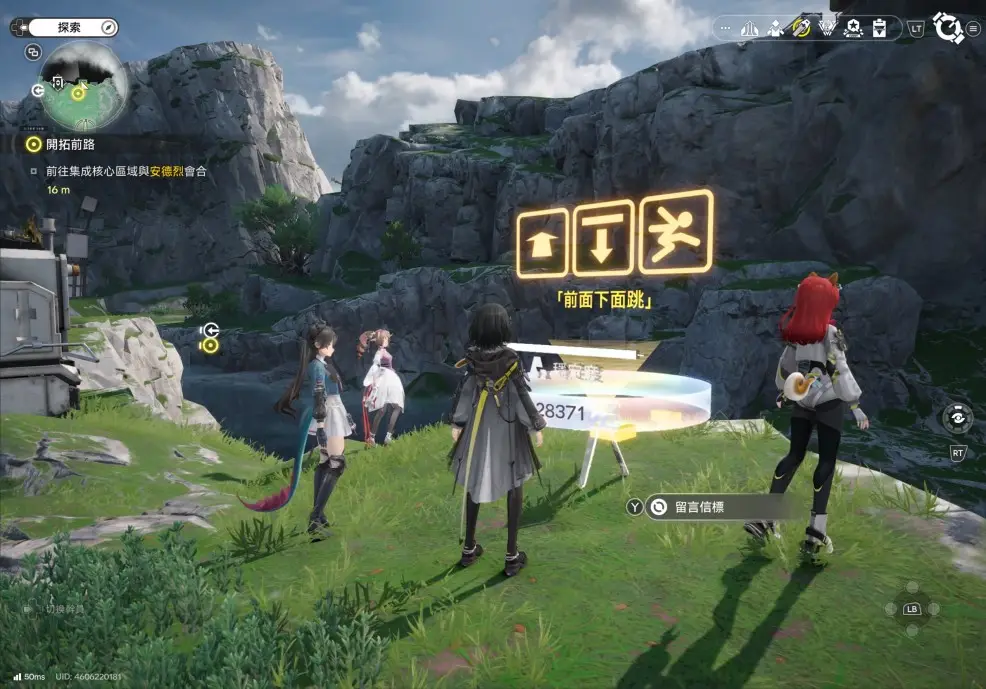This screenshot has width=986, height=689.
Task: Click the compass icon beside 探索
Action: coord(109,27)
